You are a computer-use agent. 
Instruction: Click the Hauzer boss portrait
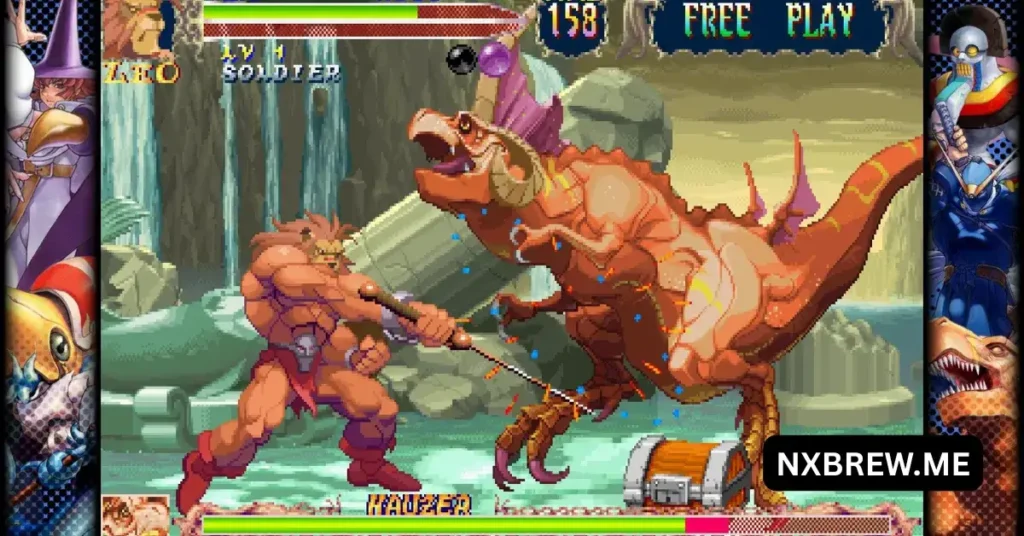[136, 515]
